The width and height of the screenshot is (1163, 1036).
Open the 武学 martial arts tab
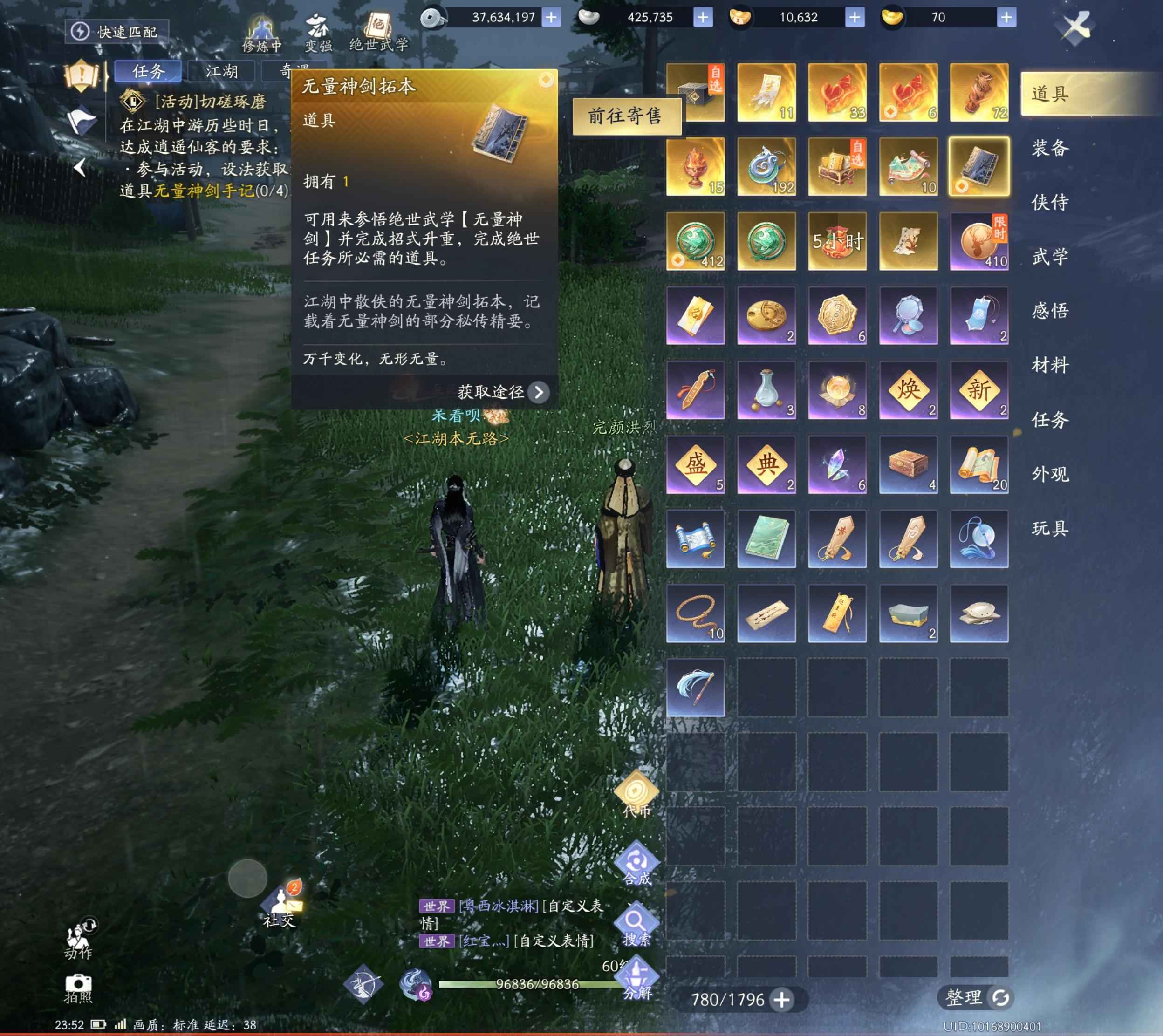coord(1051,257)
